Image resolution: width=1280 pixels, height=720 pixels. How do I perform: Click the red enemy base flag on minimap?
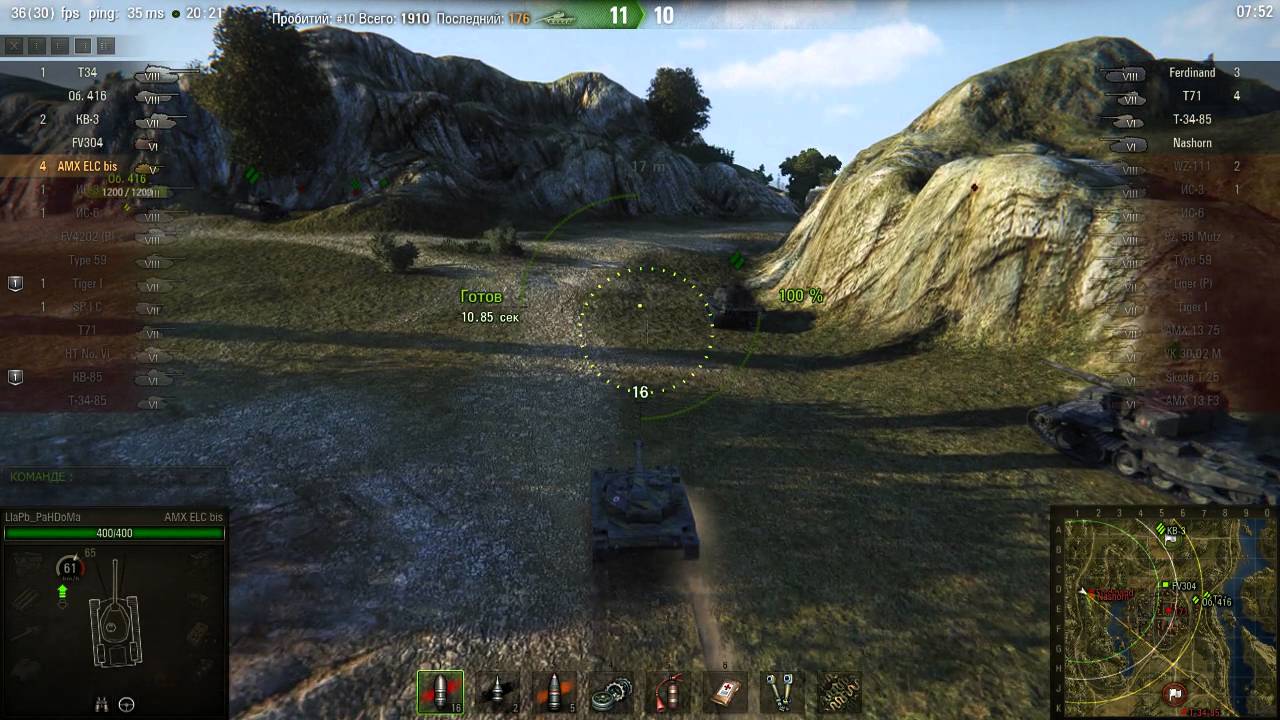(1175, 692)
